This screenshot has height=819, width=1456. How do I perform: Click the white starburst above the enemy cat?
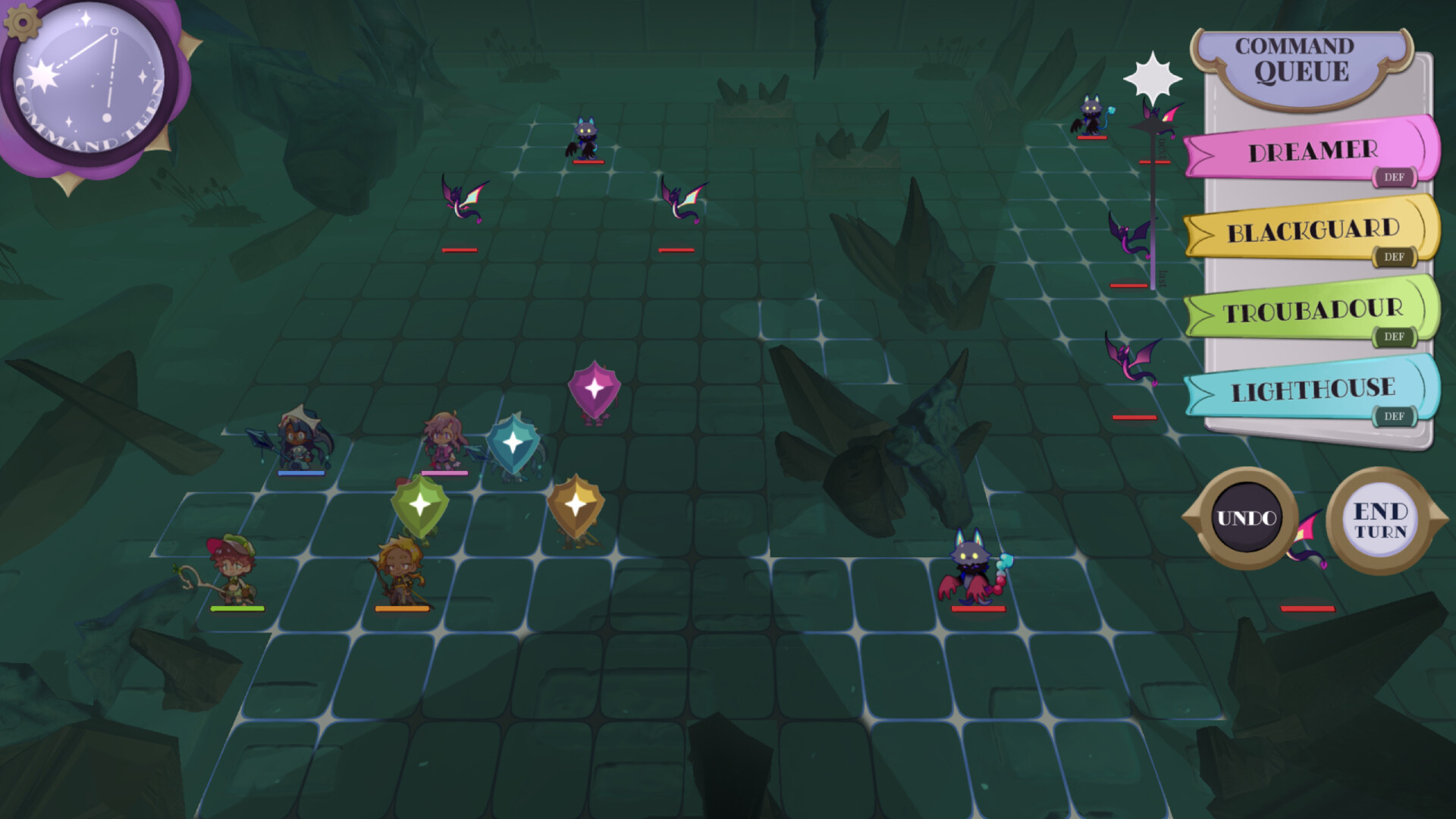(1154, 76)
